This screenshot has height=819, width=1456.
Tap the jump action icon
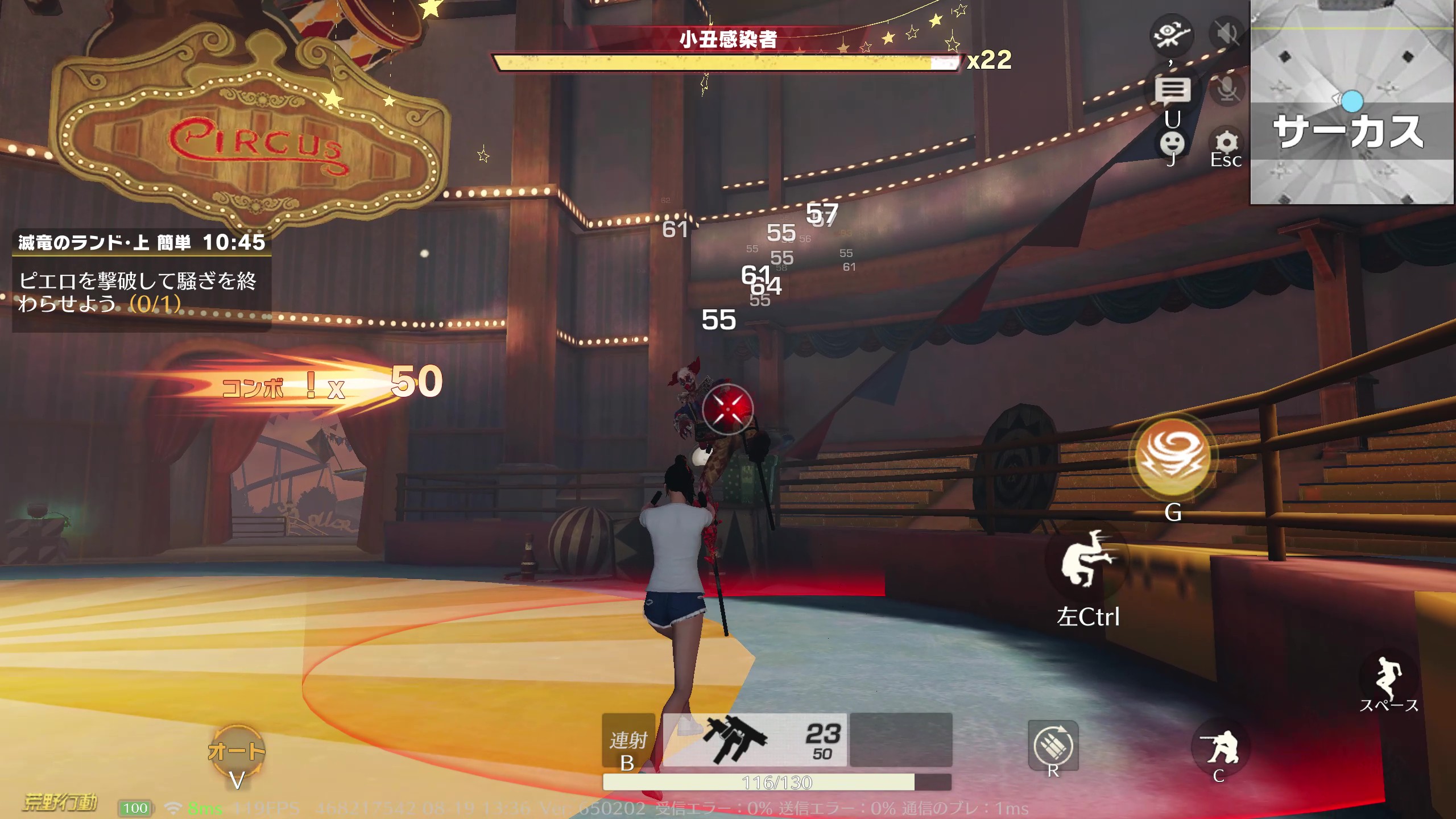(1388, 679)
